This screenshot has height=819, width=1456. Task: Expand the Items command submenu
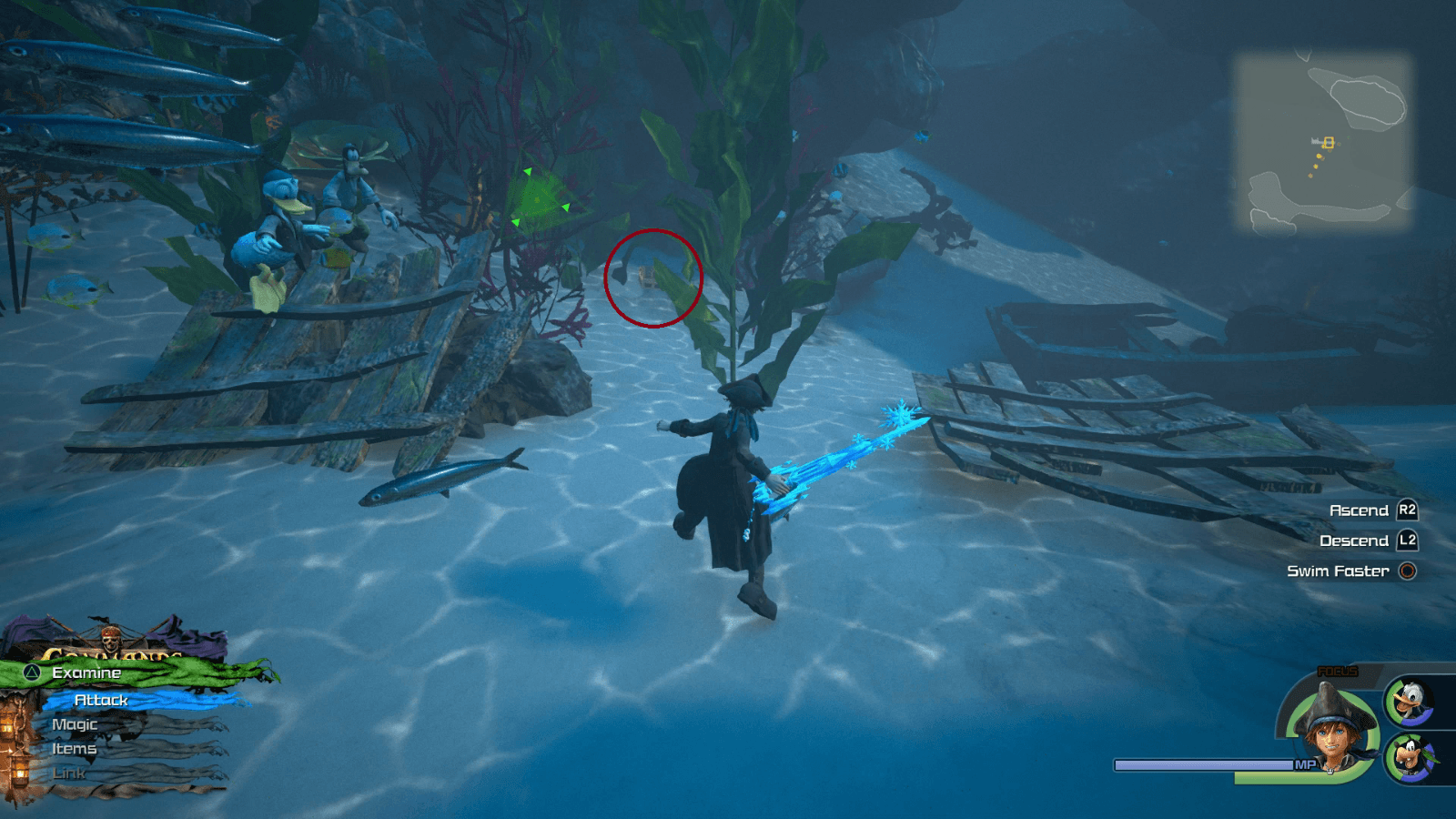(x=74, y=748)
